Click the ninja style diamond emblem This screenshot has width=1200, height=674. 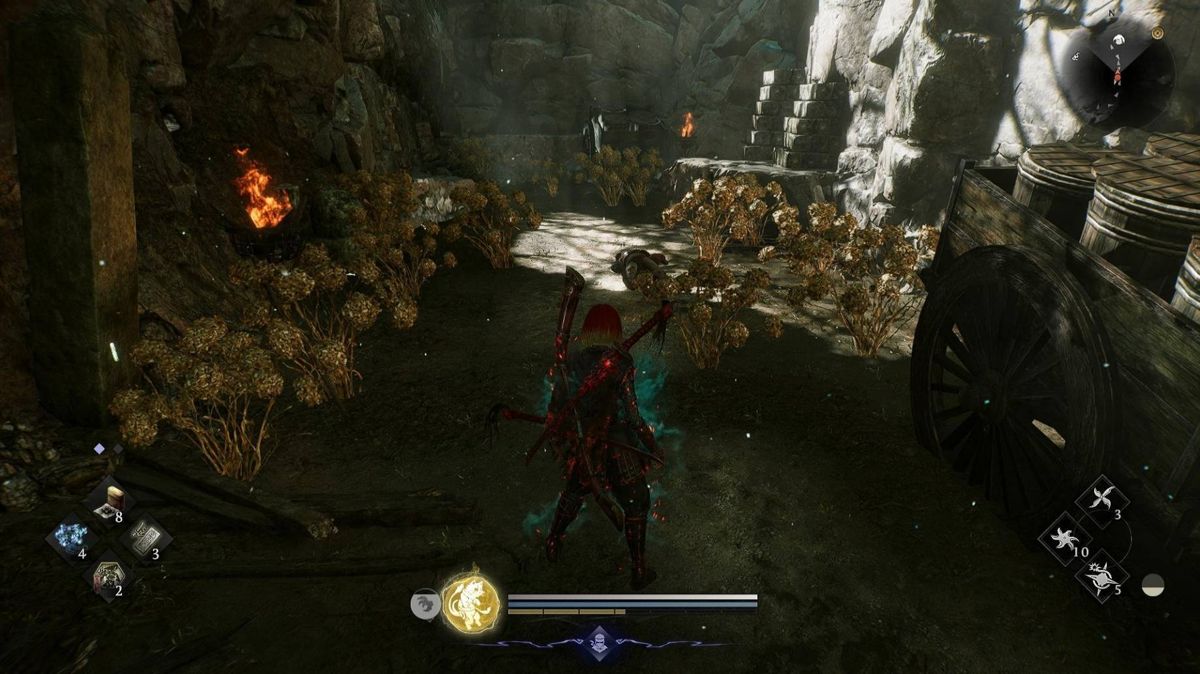[x=598, y=641]
